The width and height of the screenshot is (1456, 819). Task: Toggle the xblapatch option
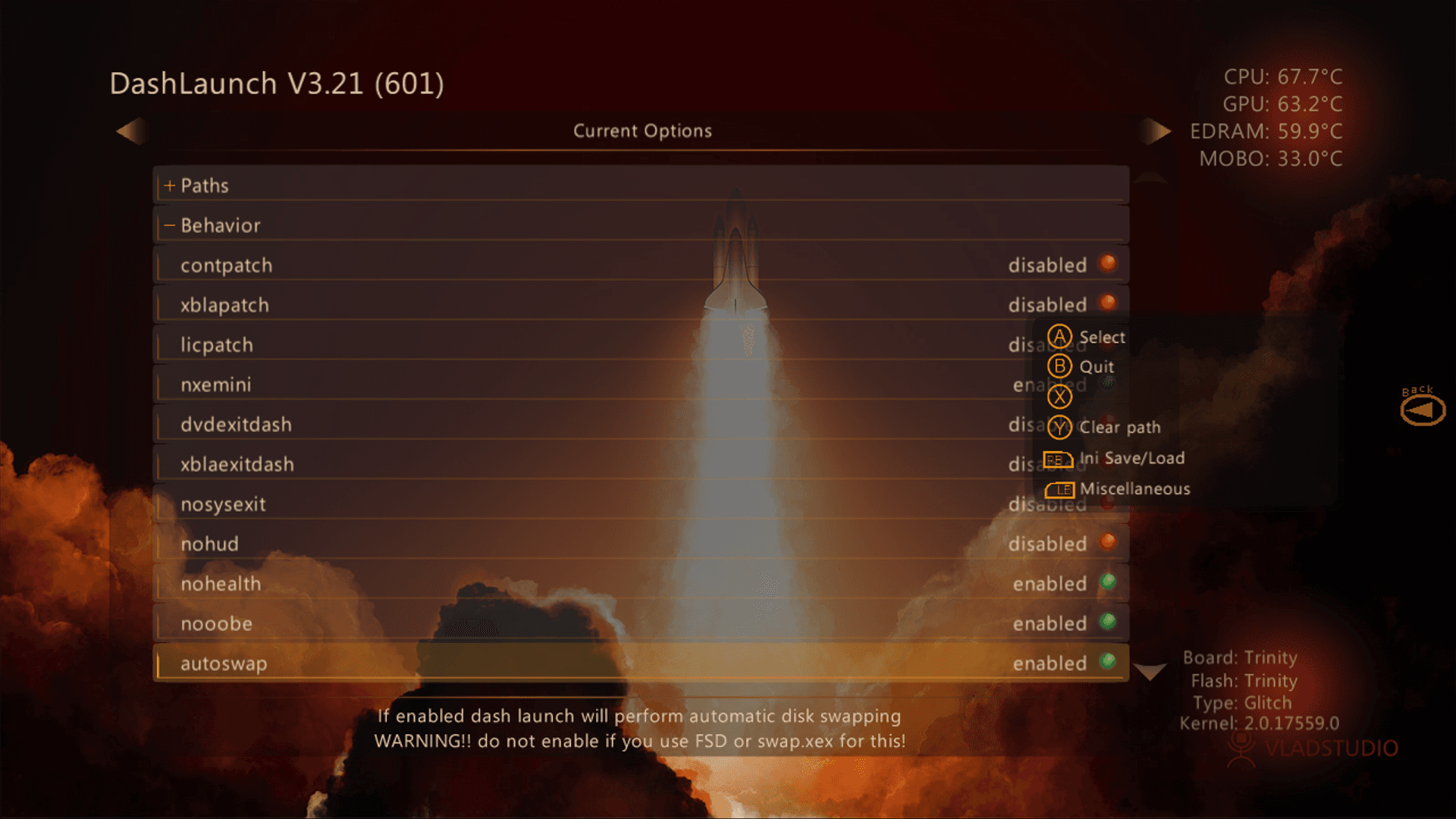tap(640, 305)
